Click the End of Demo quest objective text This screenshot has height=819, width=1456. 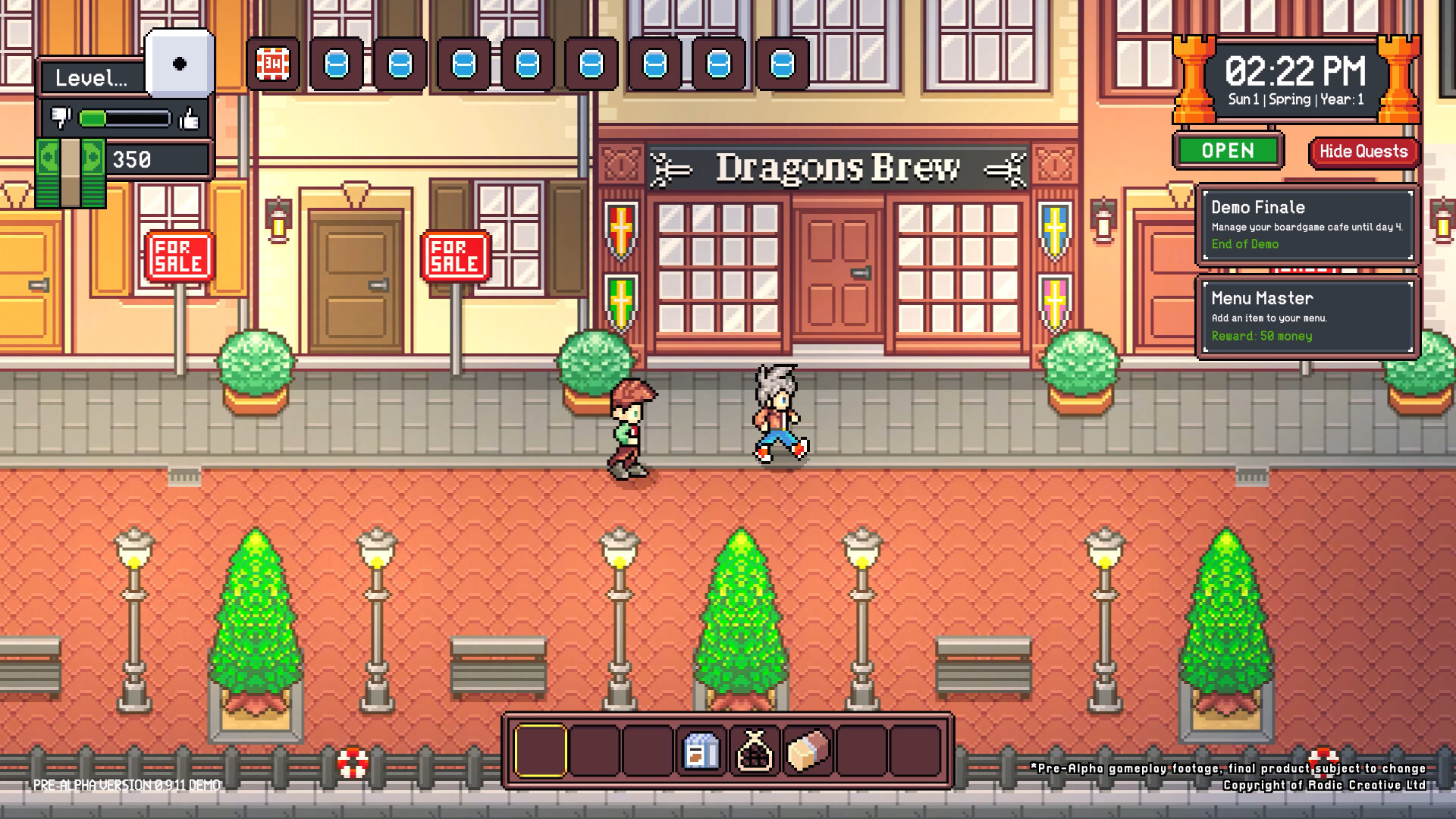(1244, 244)
